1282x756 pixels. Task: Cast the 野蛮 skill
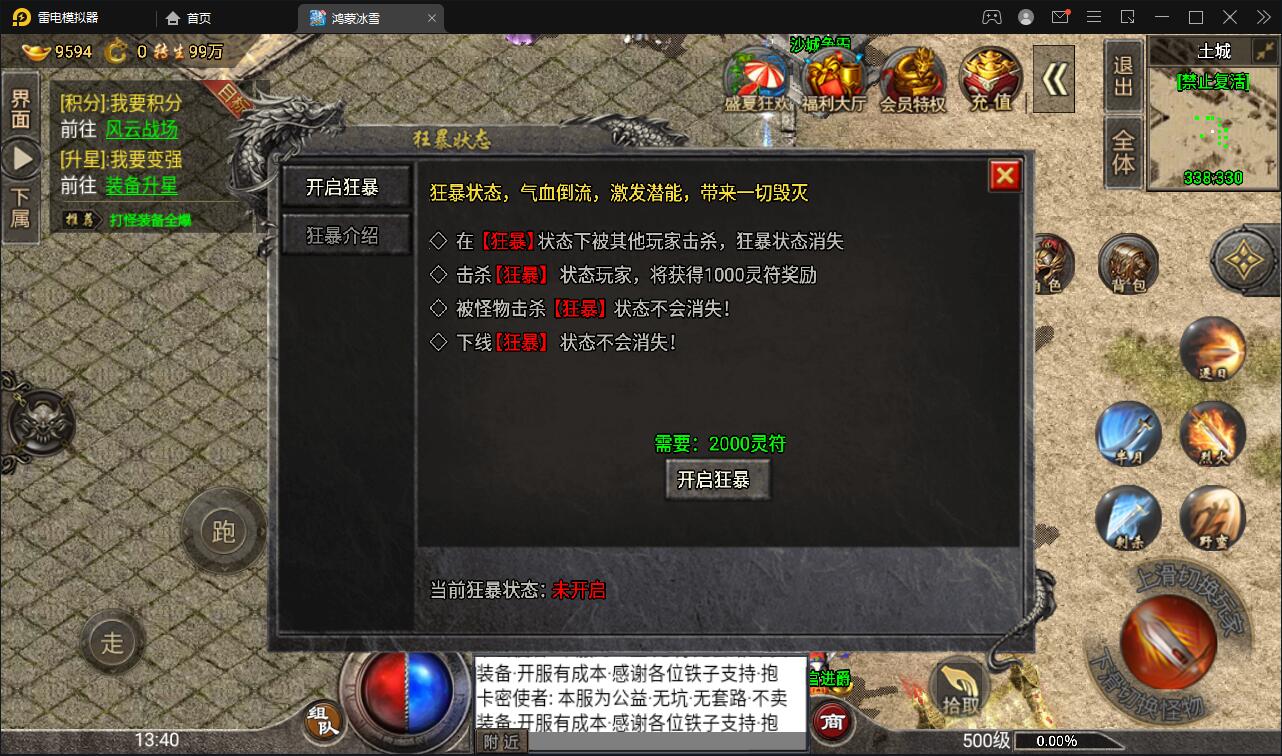1213,518
